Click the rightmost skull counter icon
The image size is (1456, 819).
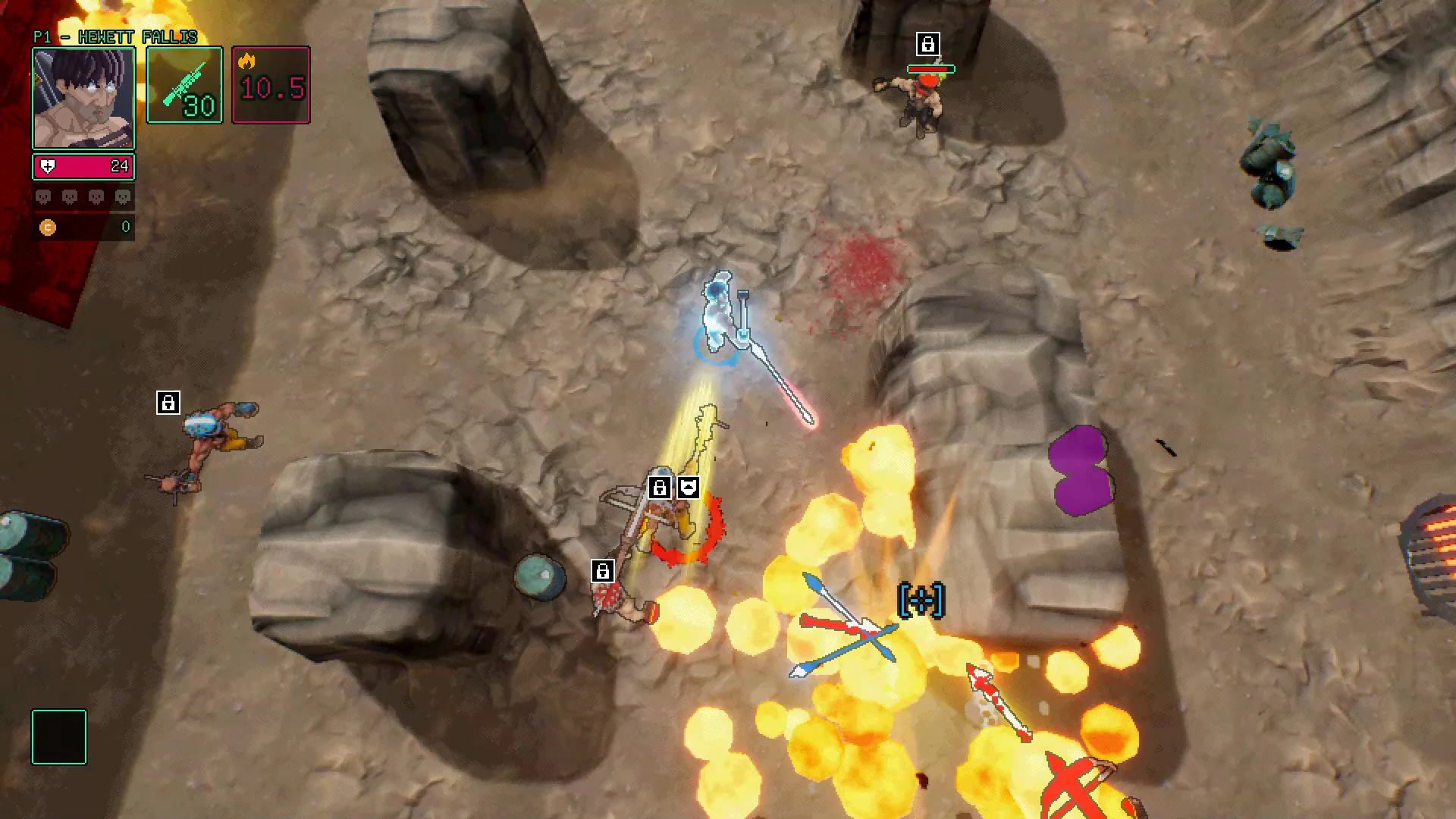pos(121,196)
